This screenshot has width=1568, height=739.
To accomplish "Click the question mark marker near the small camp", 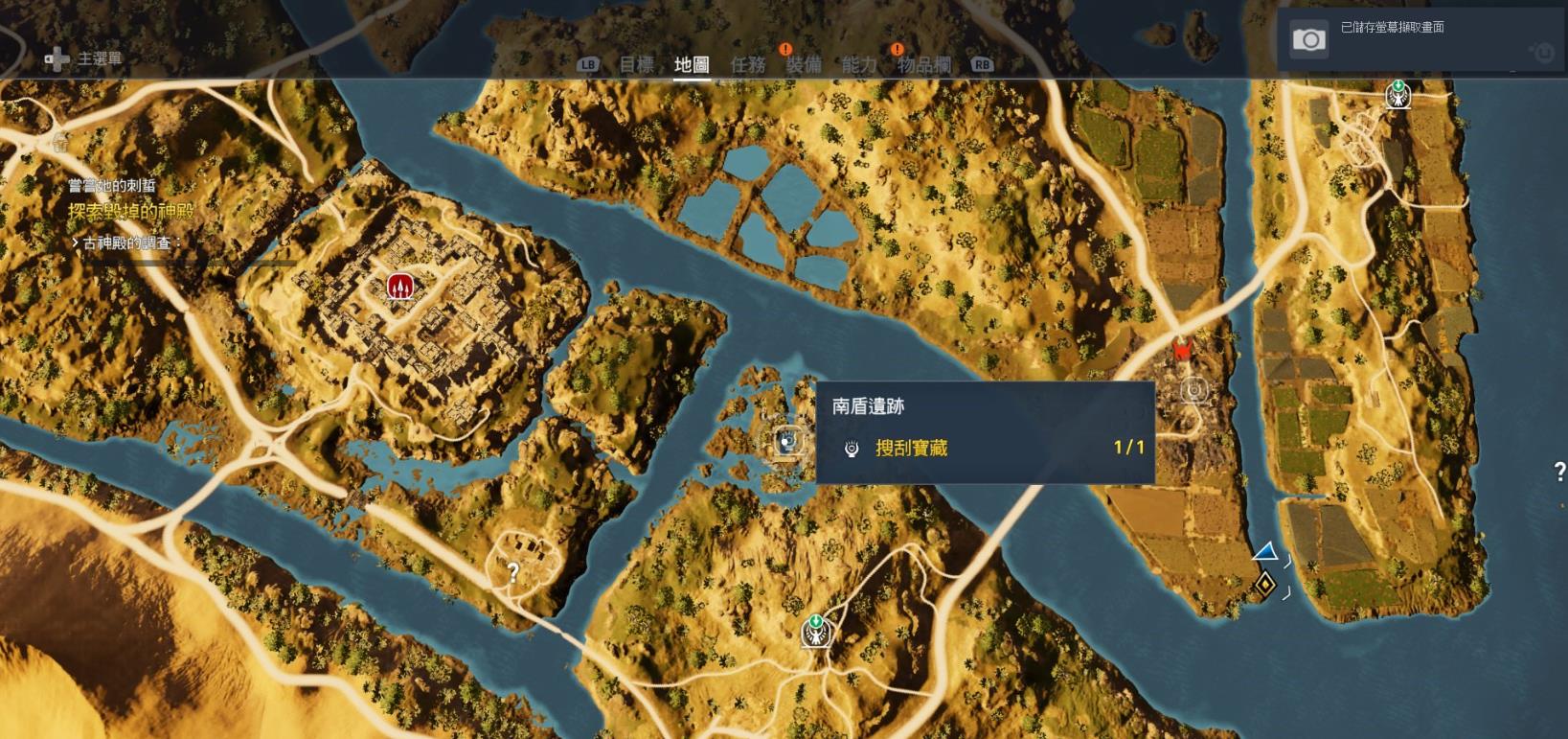I will click(514, 571).
